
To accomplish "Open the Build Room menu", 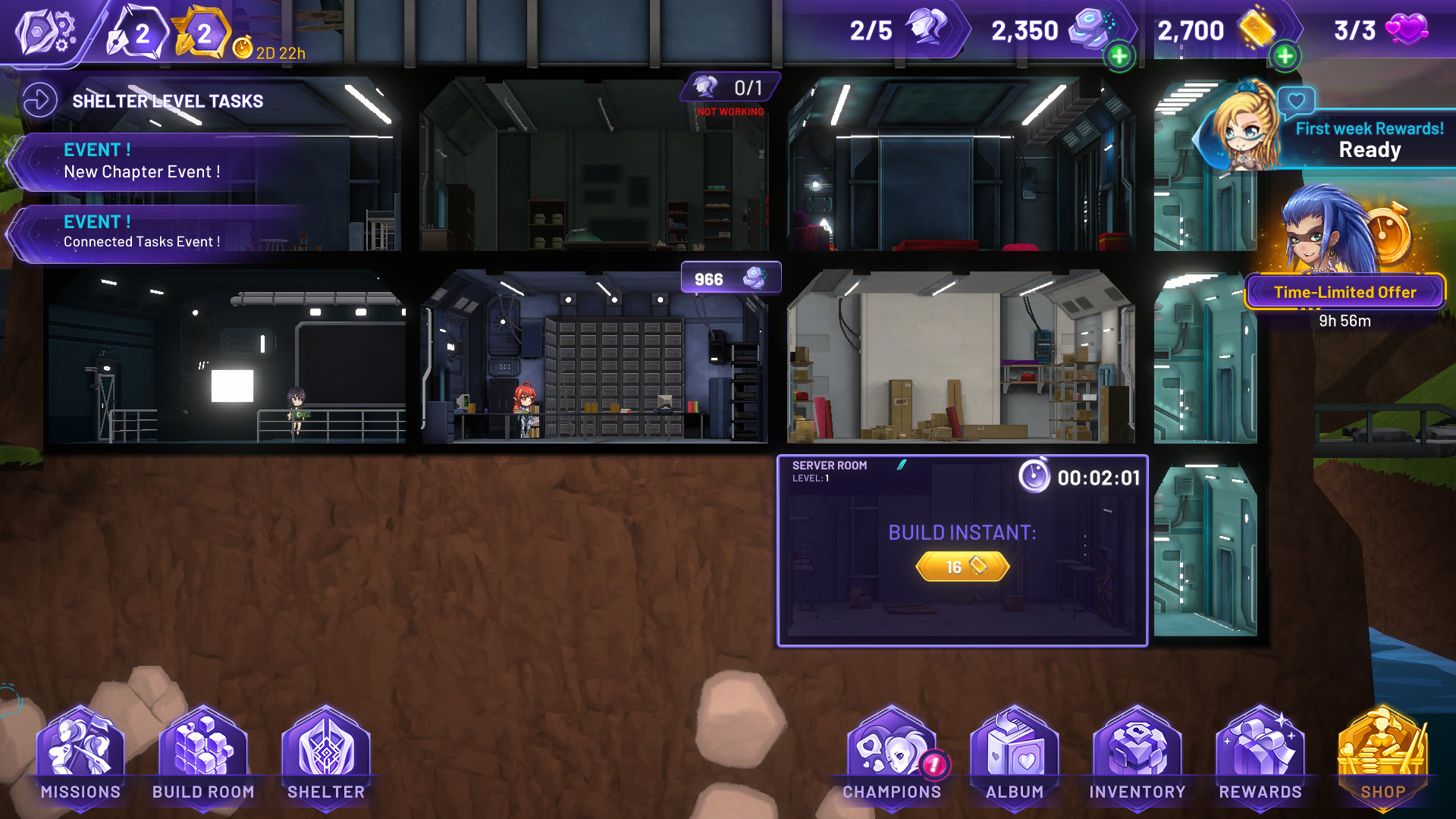I will pyautogui.click(x=203, y=755).
